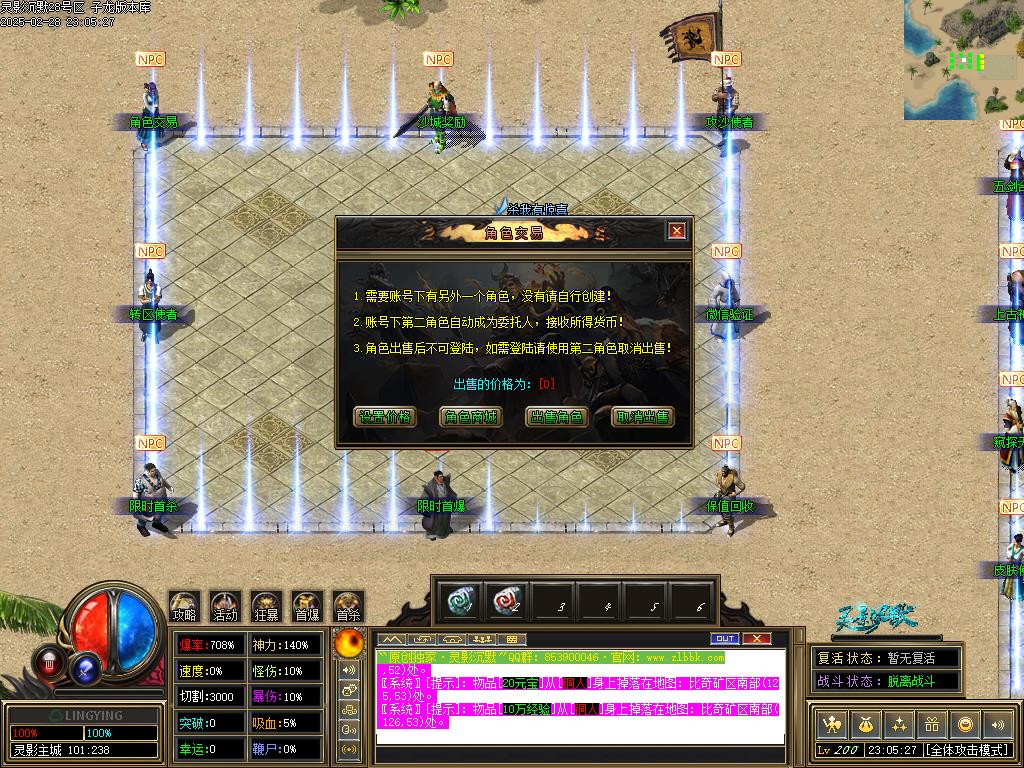Open the 活动 events icon
The height and width of the screenshot is (768, 1024).
pos(225,606)
